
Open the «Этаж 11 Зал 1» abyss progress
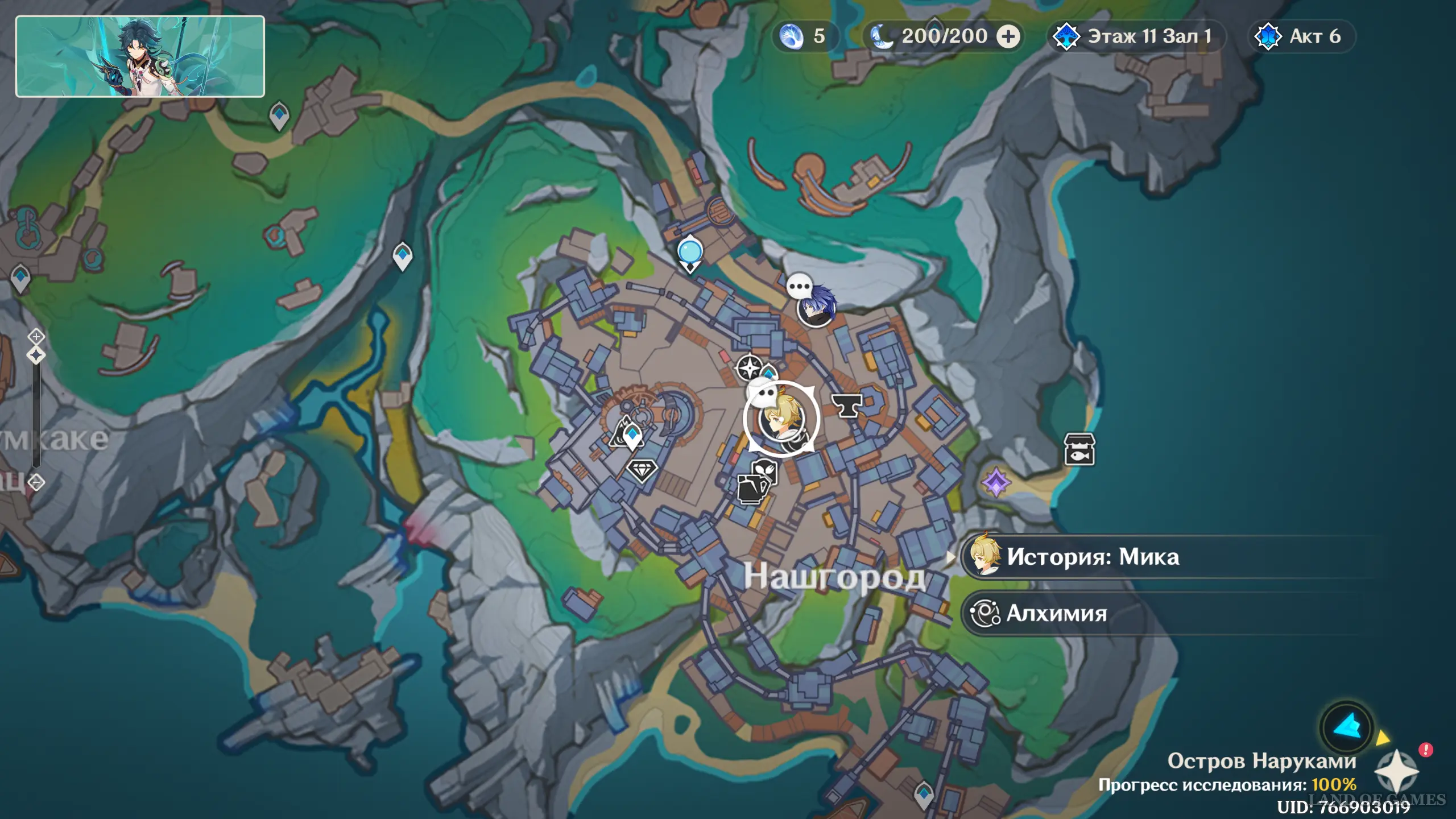[1136, 36]
